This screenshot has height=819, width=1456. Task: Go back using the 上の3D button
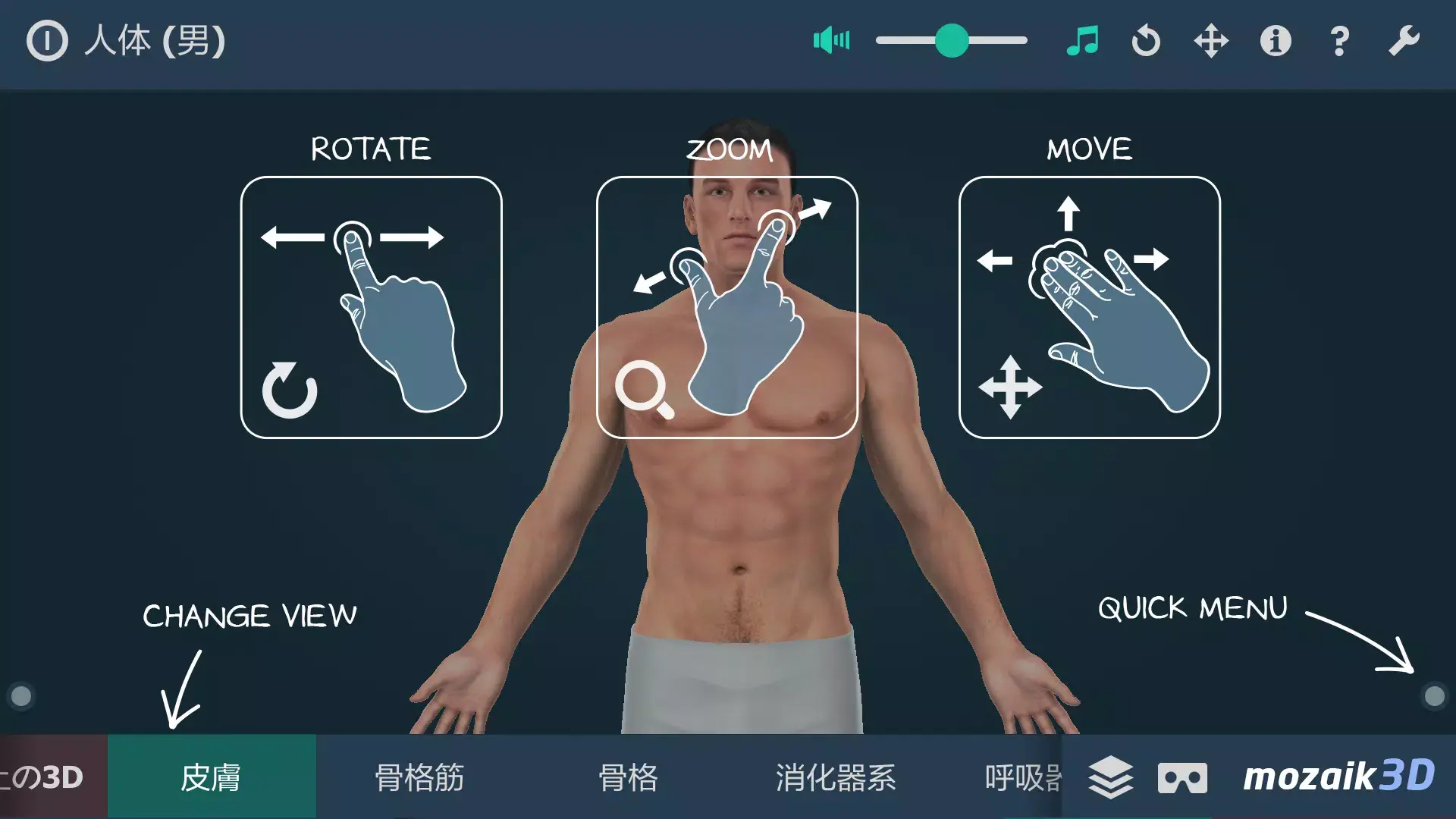pos(42,777)
